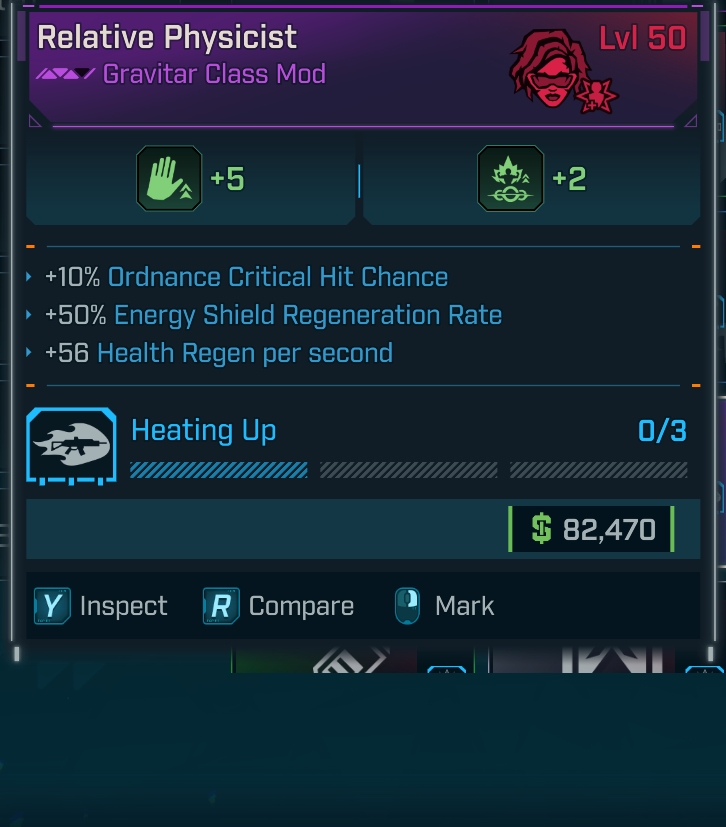Select the green hand skill bonus icon
This screenshot has width=726, height=827.
tap(169, 179)
